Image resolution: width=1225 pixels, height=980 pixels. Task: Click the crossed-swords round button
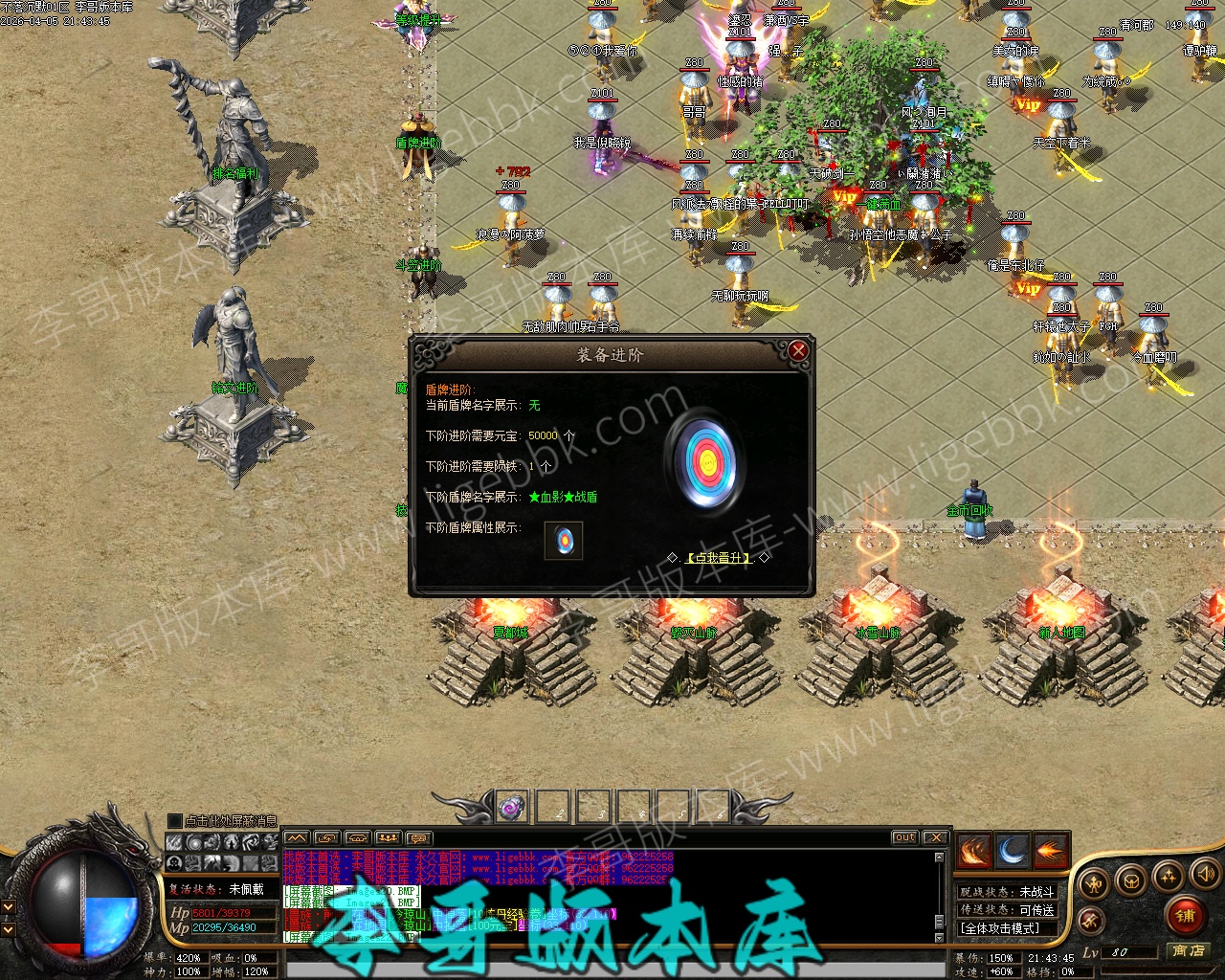pyautogui.click(x=1089, y=921)
